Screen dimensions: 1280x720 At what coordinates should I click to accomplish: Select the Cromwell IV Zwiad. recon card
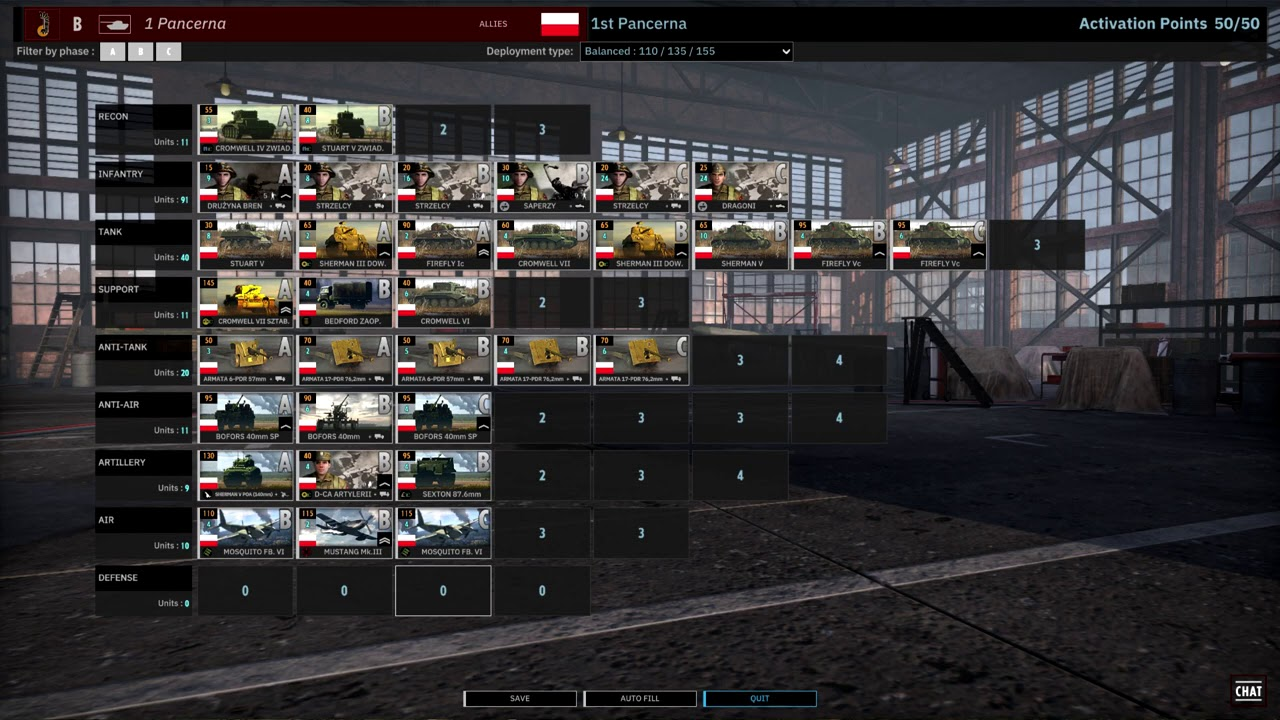tap(246, 129)
